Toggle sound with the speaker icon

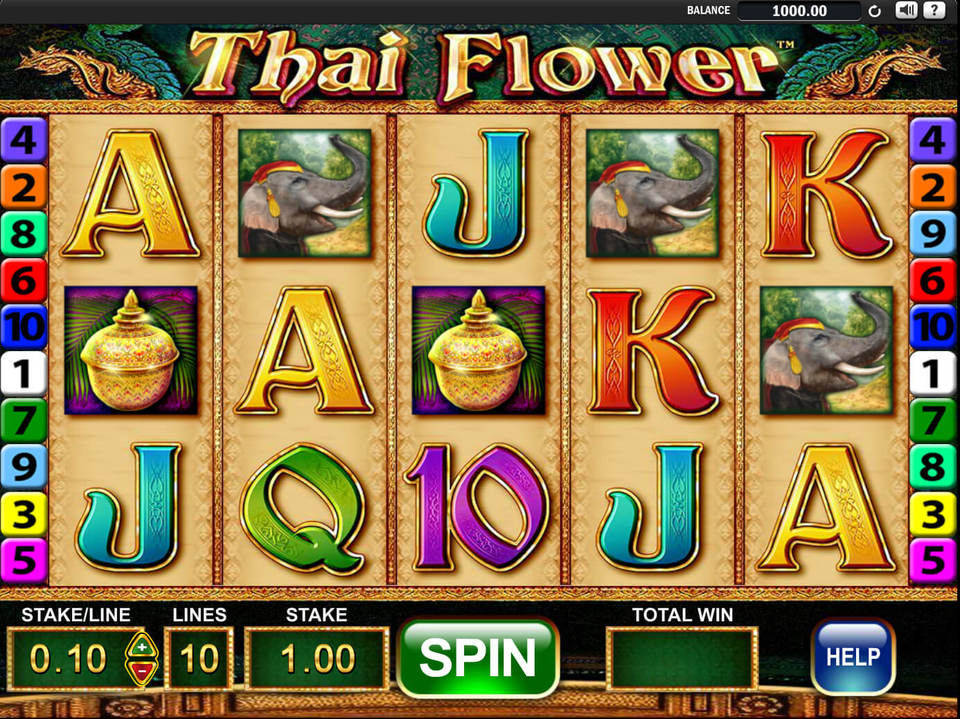click(x=906, y=11)
